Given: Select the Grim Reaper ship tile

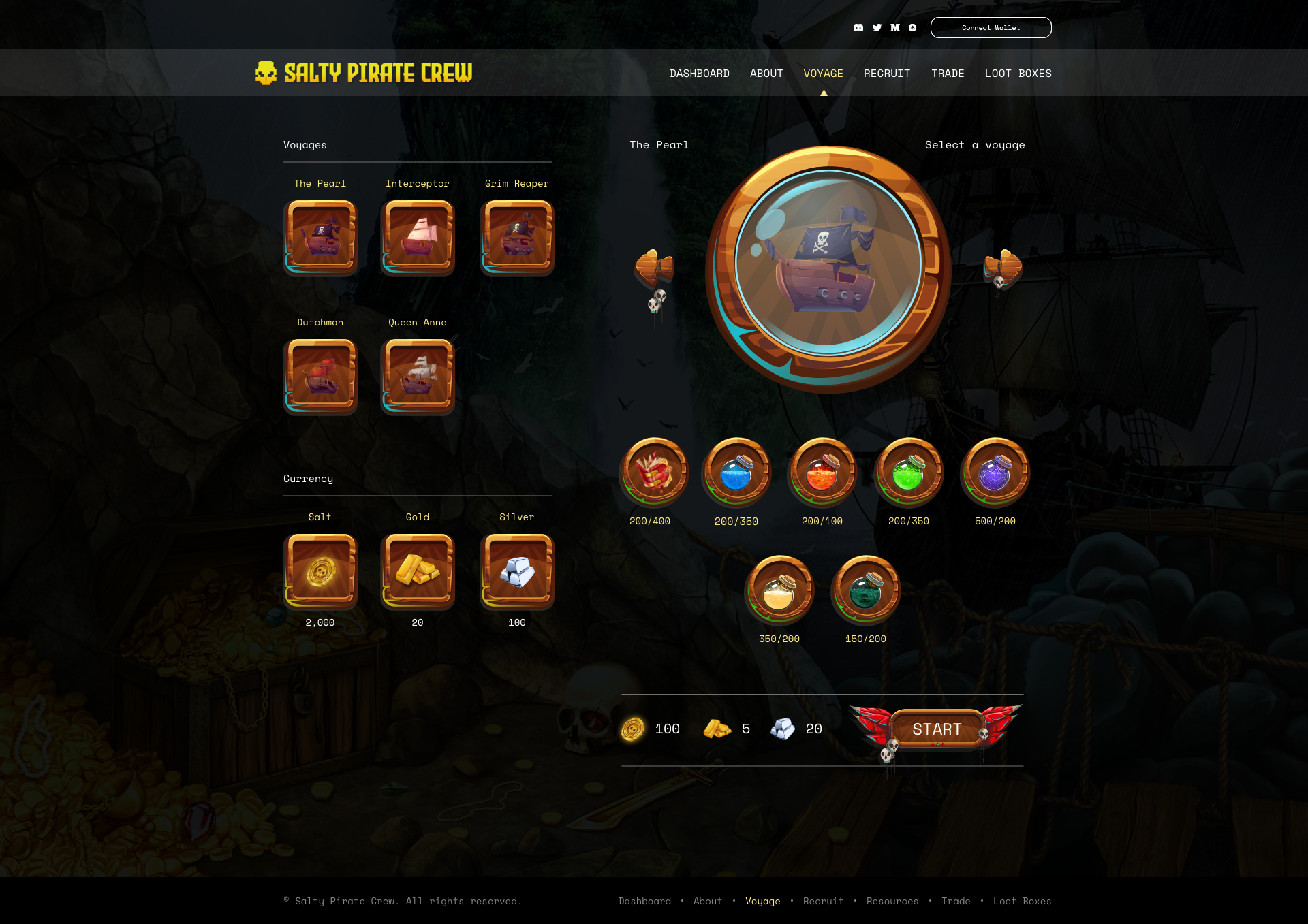Looking at the screenshot, I should (x=517, y=237).
